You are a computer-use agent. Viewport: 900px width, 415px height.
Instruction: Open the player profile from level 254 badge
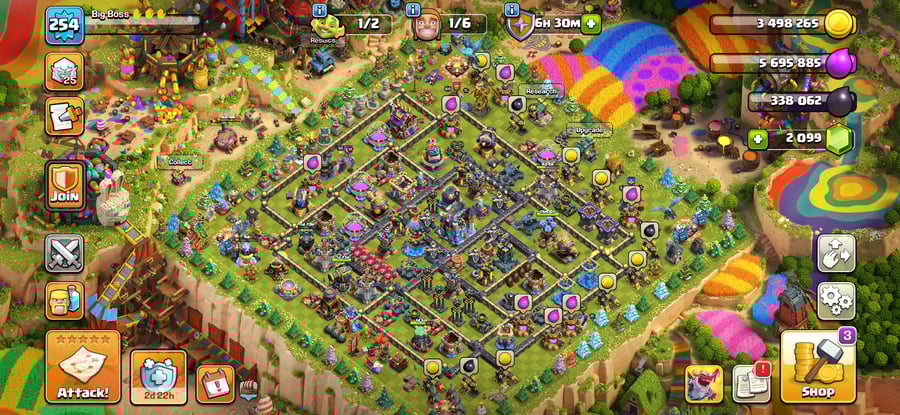pos(63,23)
